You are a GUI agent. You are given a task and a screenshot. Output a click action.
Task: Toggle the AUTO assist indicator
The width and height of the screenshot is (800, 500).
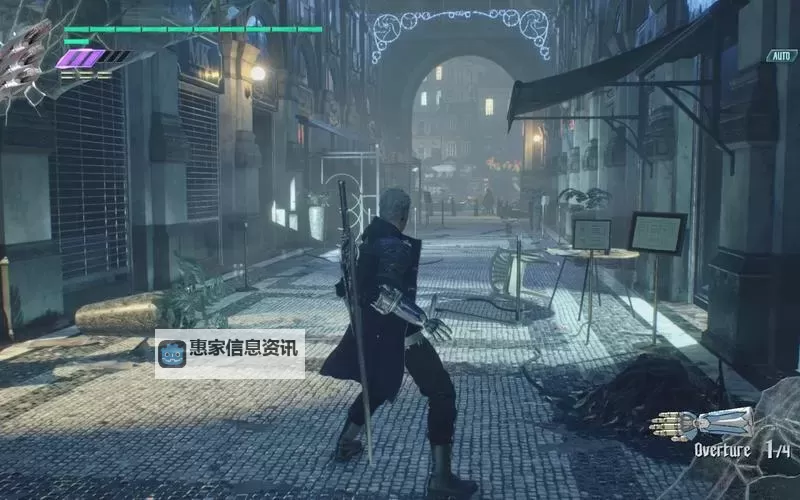click(781, 56)
